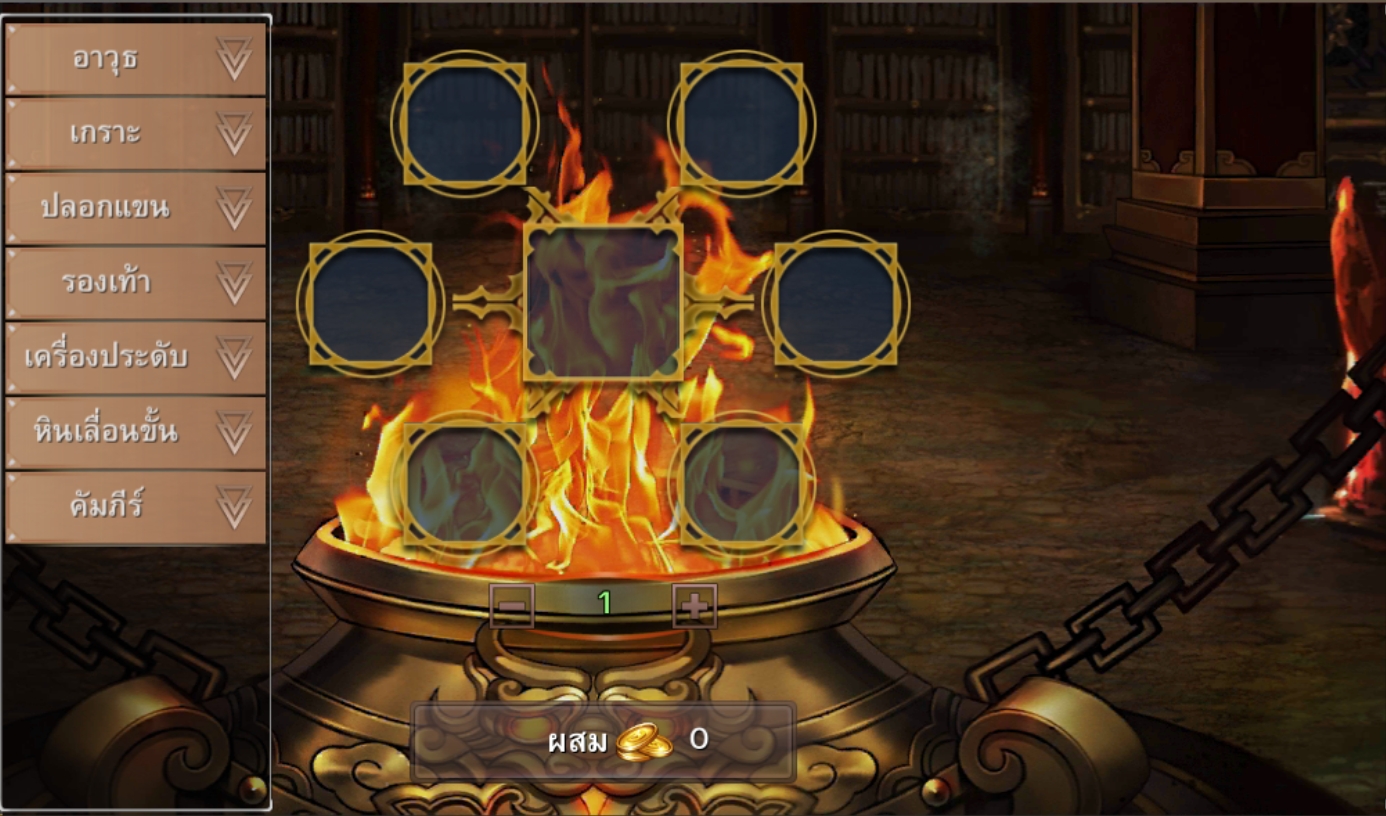The height and width of the screenshot is (816, 1386).
Task: Open the เกราะ category list
Action: 136,134
